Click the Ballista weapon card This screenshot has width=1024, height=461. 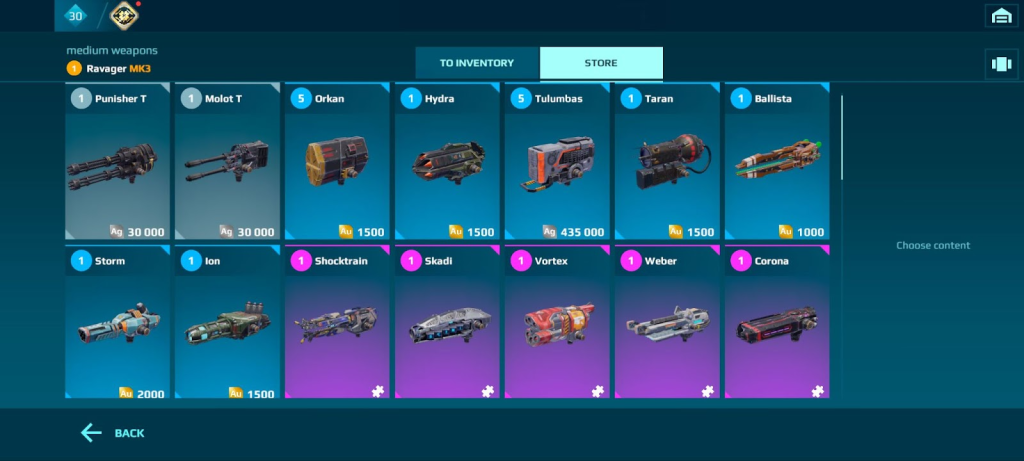777,162
